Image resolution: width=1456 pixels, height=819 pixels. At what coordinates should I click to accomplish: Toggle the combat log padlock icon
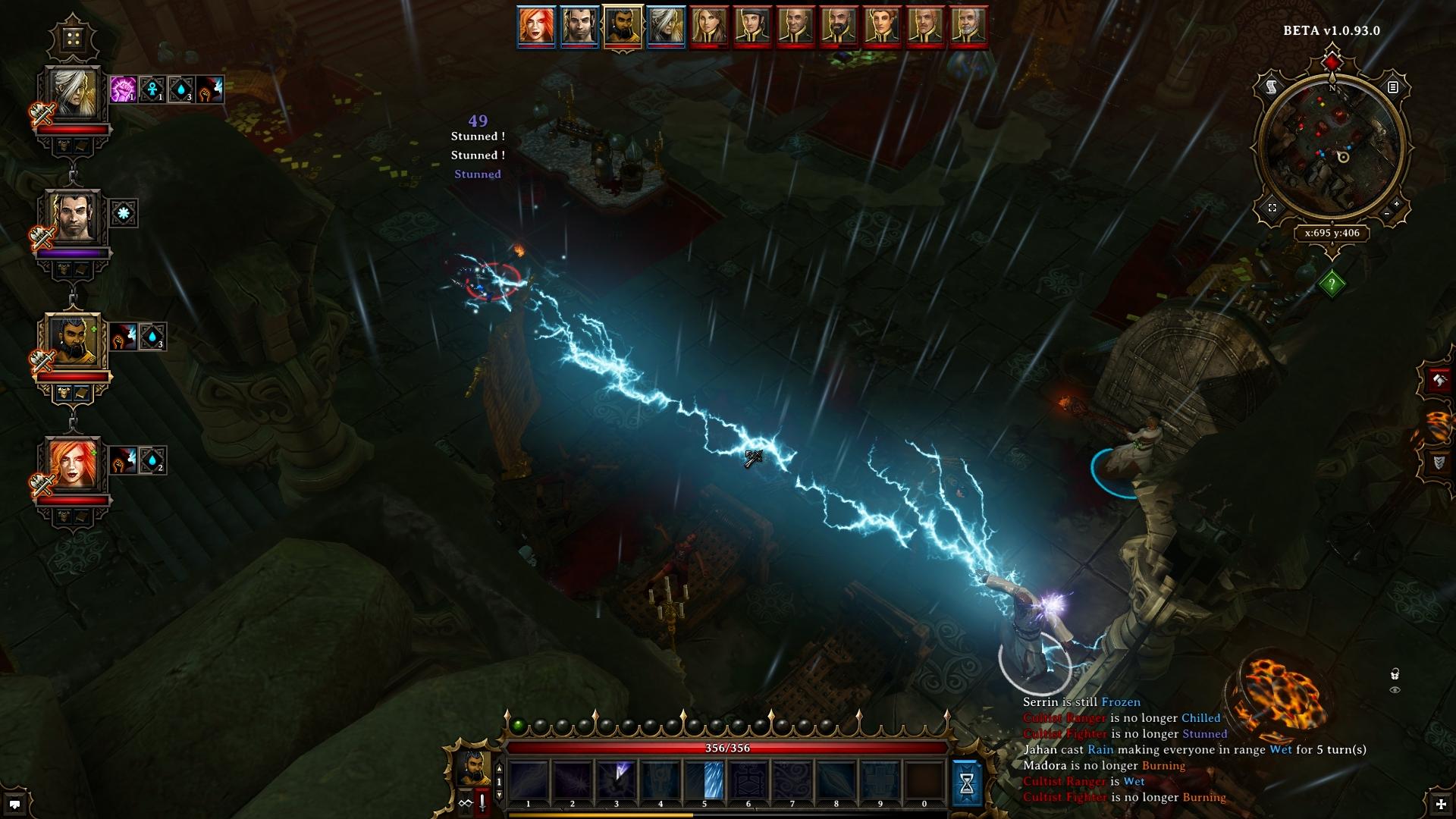click(1395, 674)
